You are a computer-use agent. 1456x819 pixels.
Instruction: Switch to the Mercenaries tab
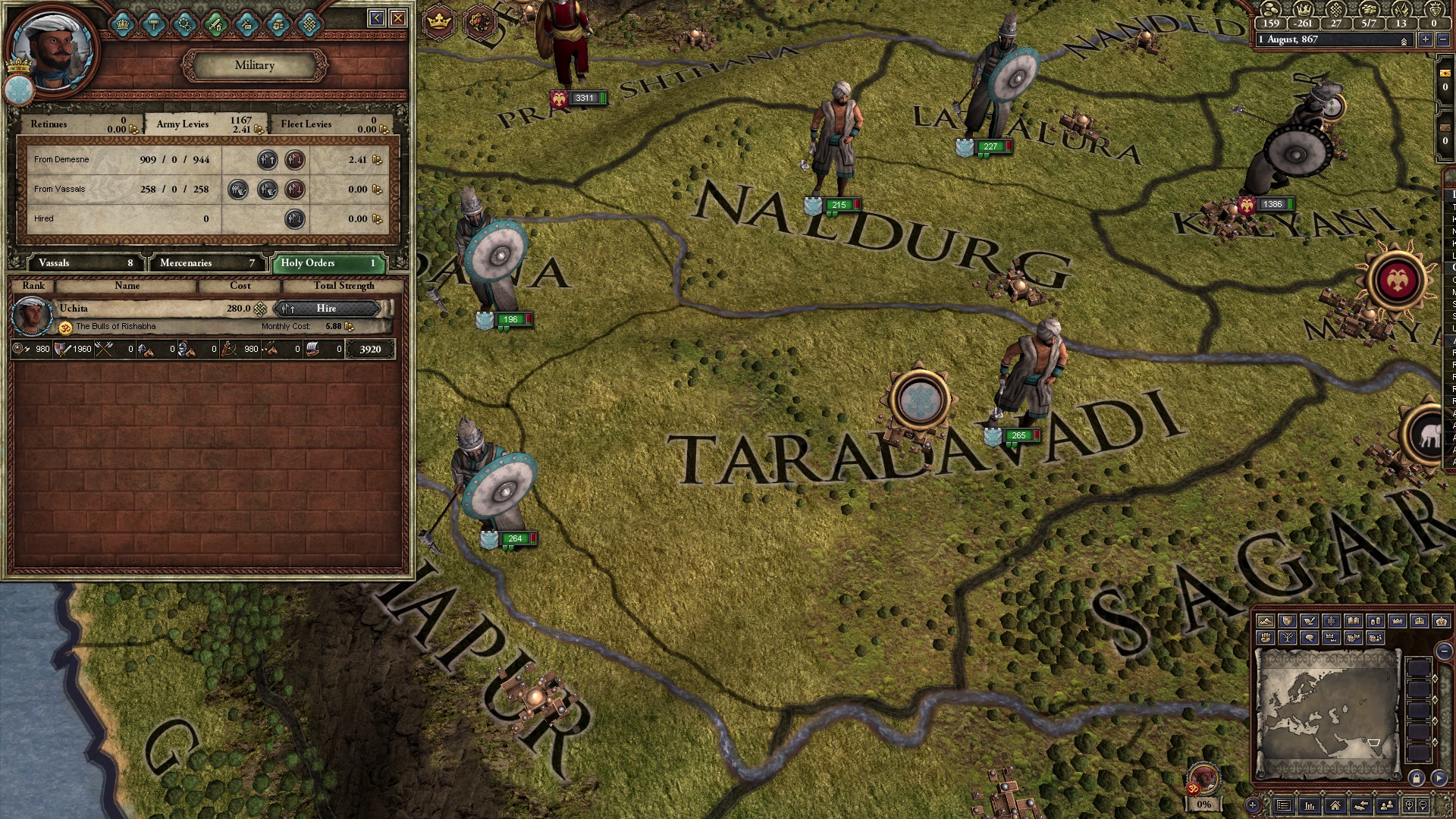pyautogui.click(x=207, y=263)
